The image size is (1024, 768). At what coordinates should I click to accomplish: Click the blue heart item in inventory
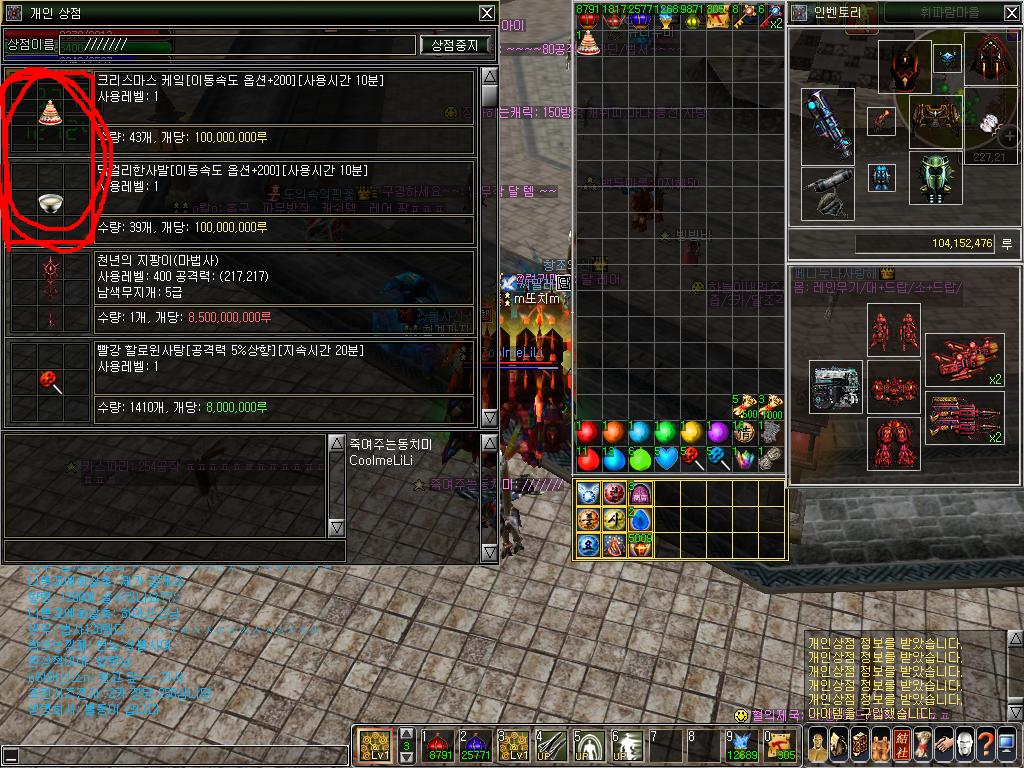[x=665, y=458]
